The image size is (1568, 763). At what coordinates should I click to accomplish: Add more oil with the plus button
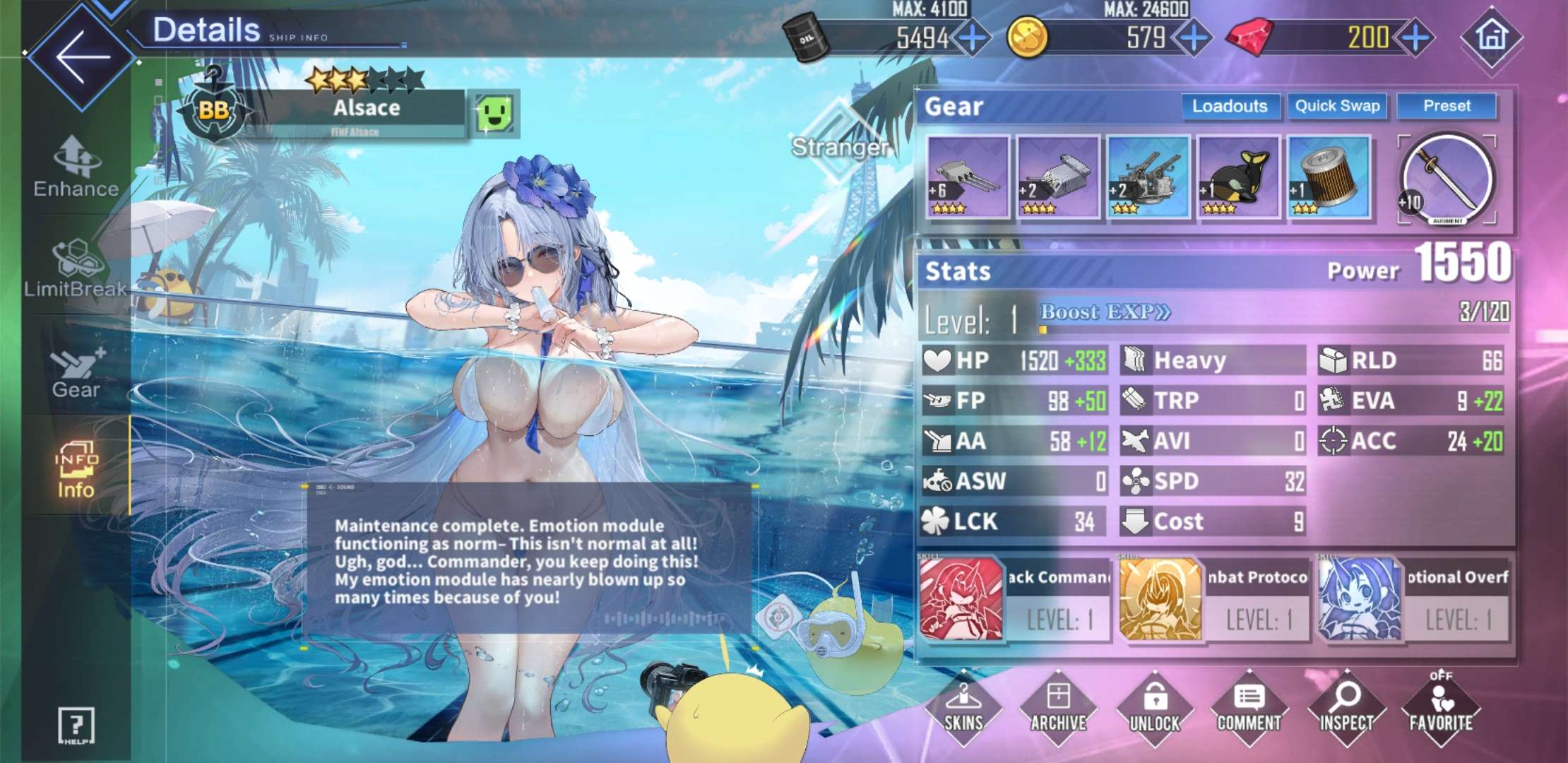[x=973, y=37]
